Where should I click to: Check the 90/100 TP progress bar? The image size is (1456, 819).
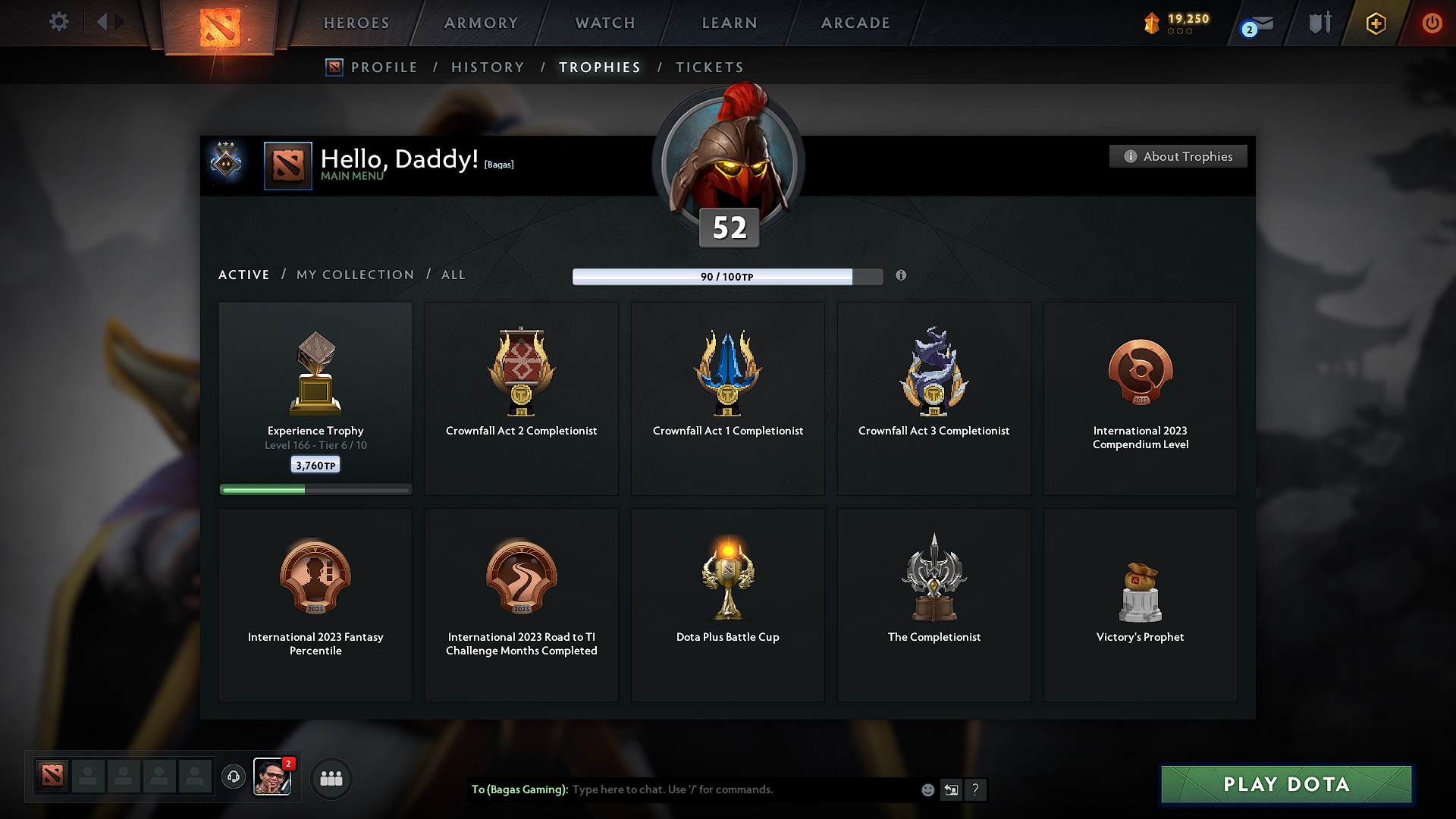[726, 276]
